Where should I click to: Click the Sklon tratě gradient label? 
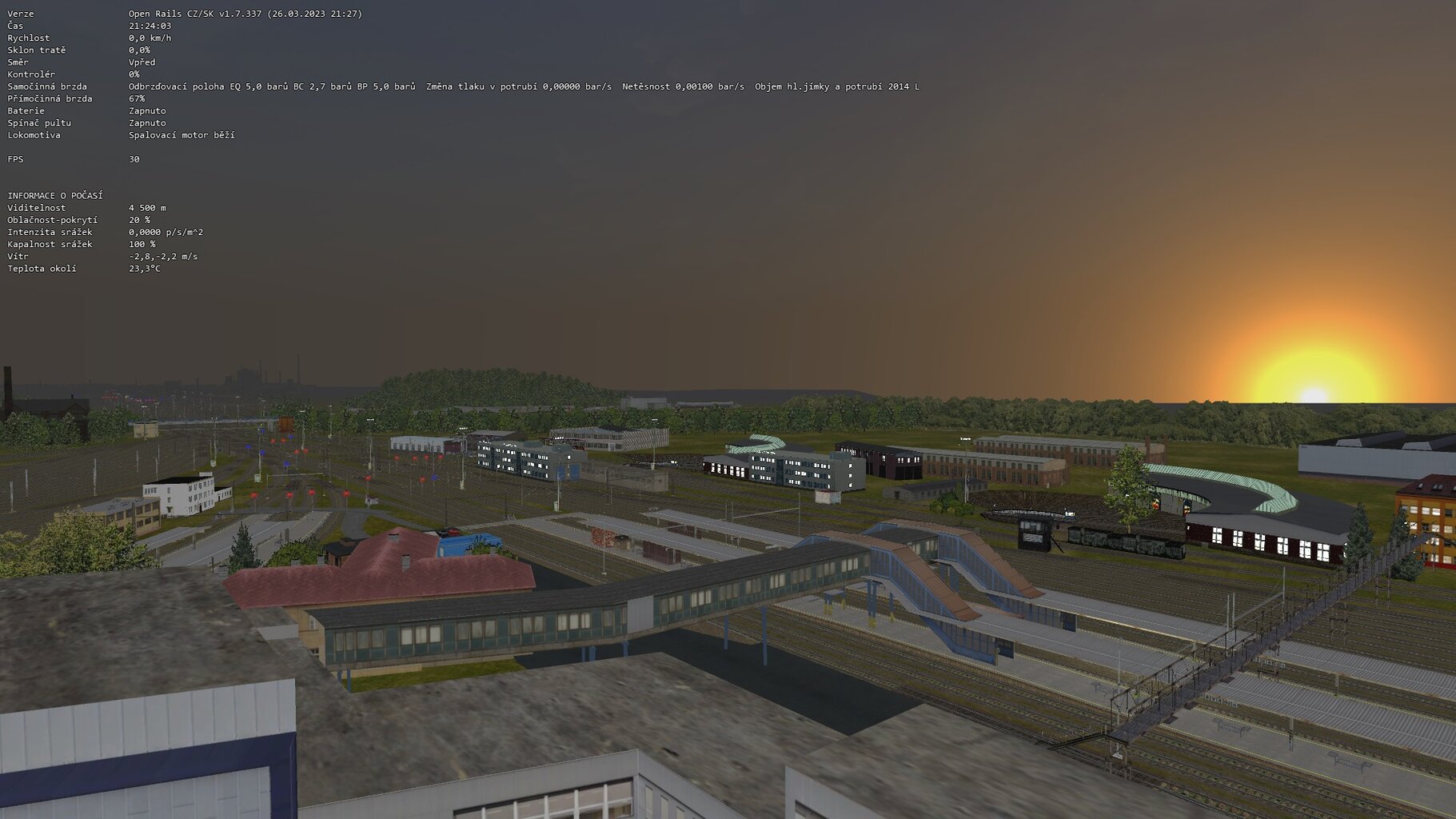tap(34, 50)
